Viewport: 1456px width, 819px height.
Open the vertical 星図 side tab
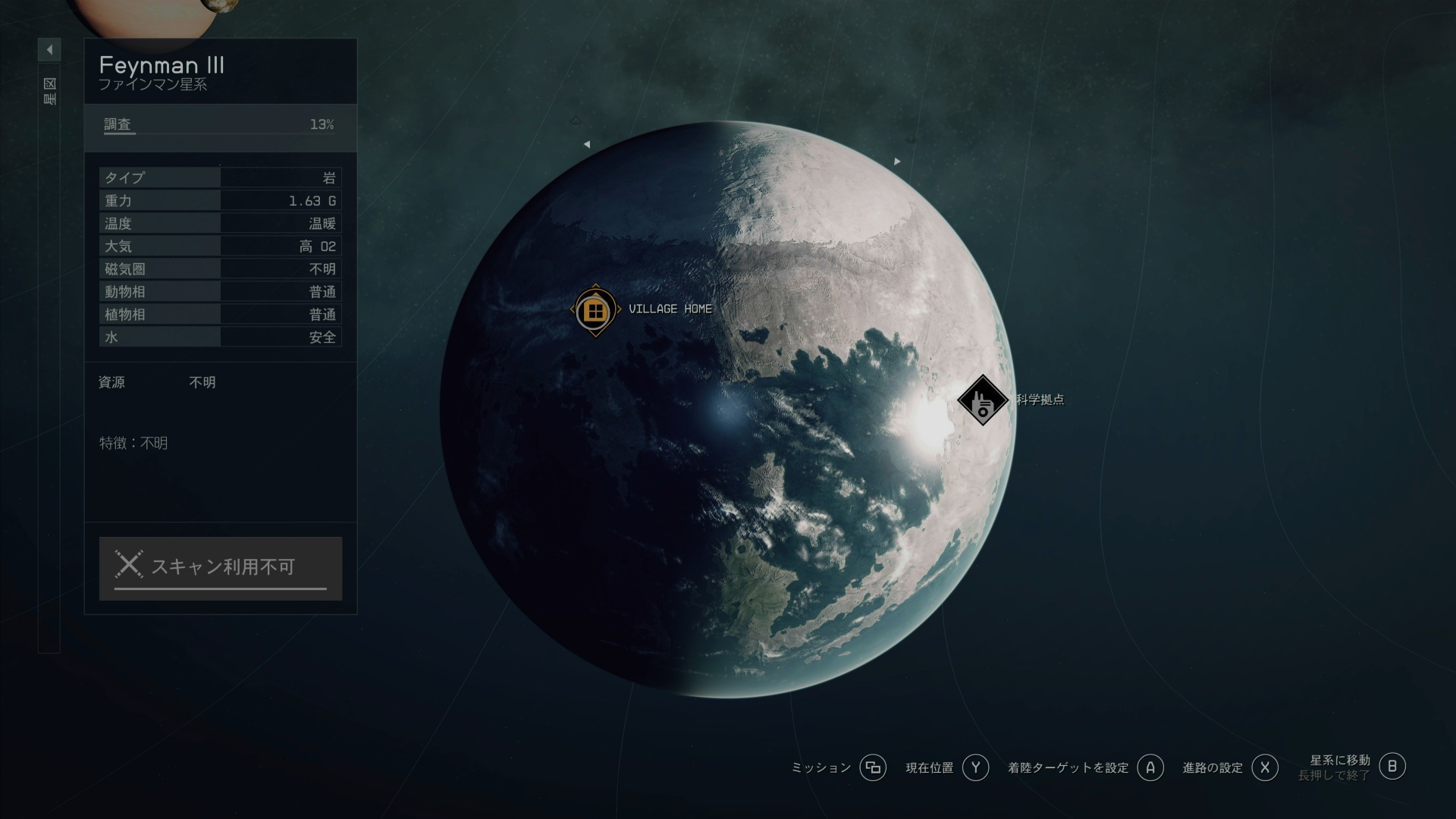point(49,91)
